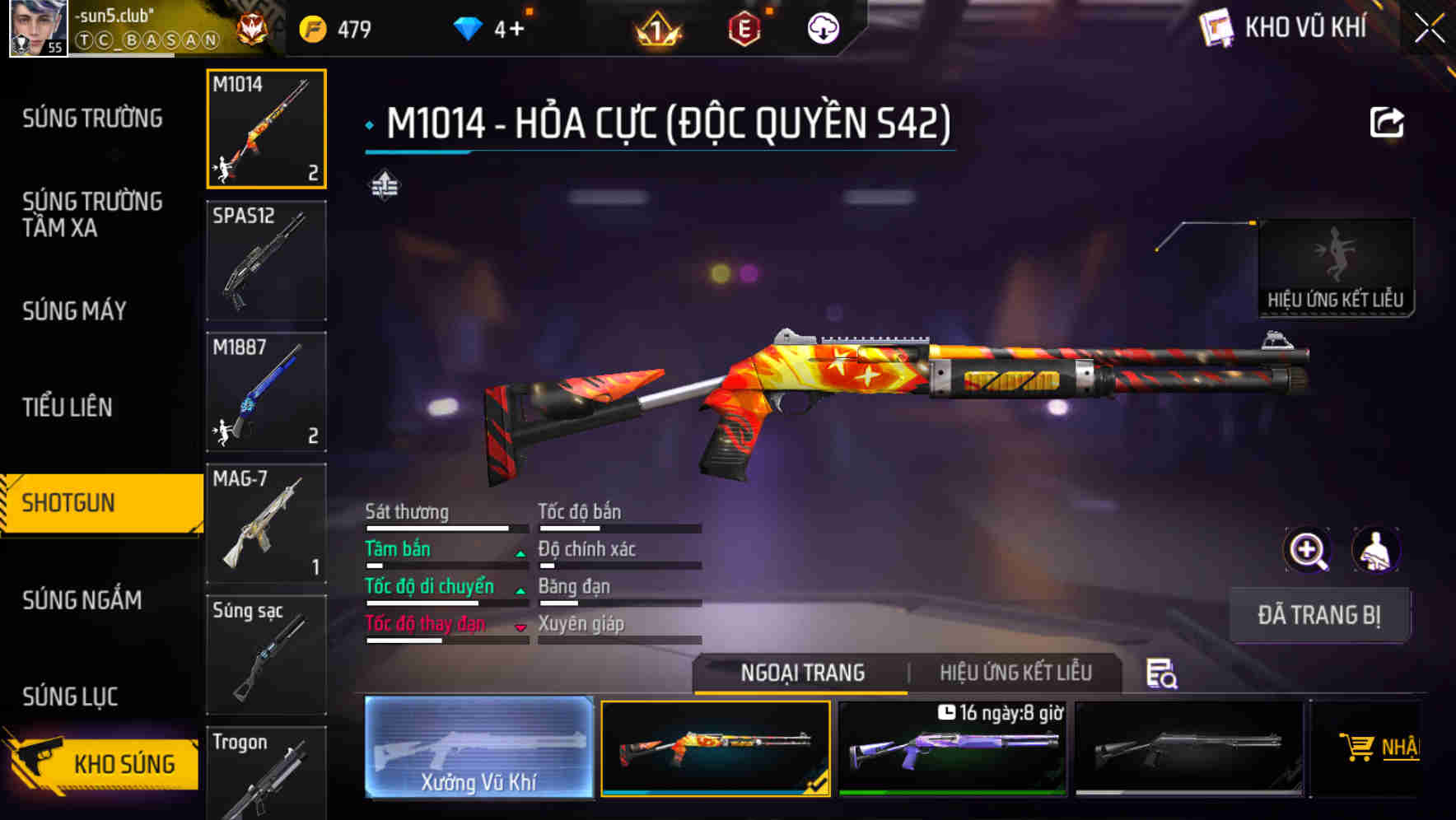Select the M1887 weapon thumbnail
Image resolution: width=1456 pixels, height=820 pixels.
pyautogui.click(x=266, y=393)
